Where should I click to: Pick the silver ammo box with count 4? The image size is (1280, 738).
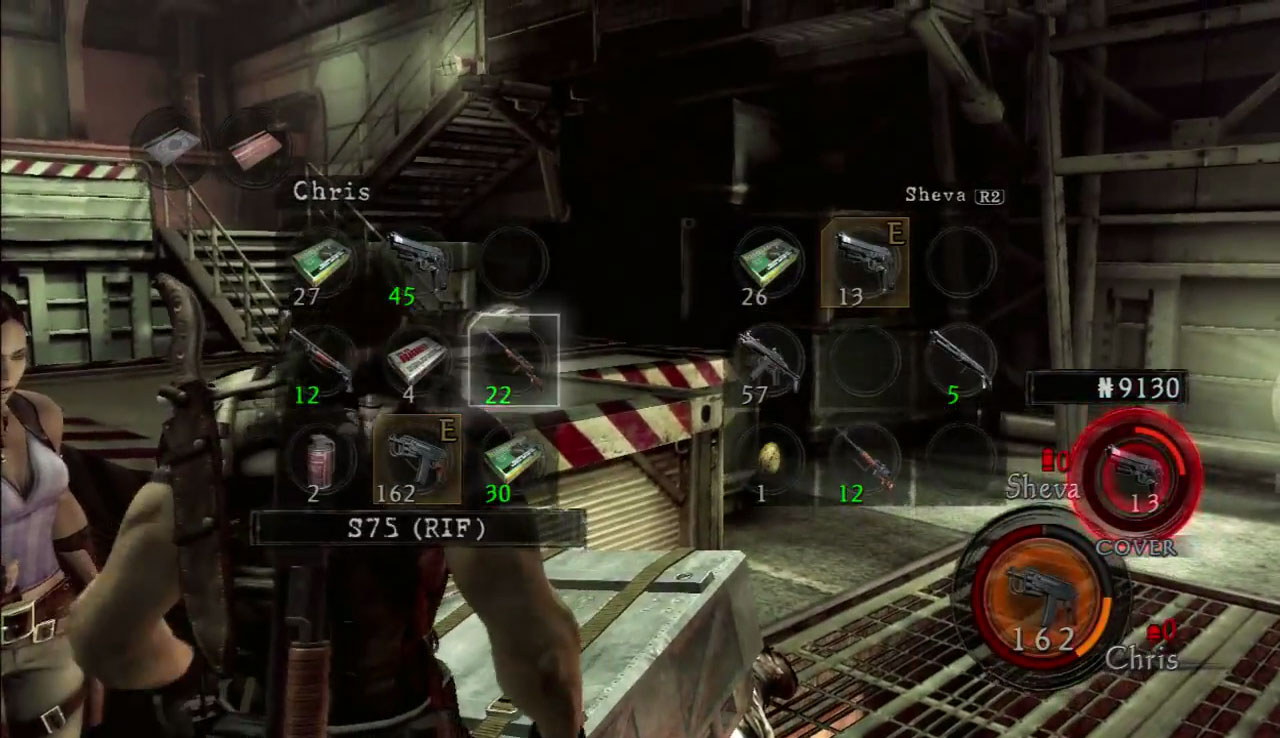pos(417,359)
